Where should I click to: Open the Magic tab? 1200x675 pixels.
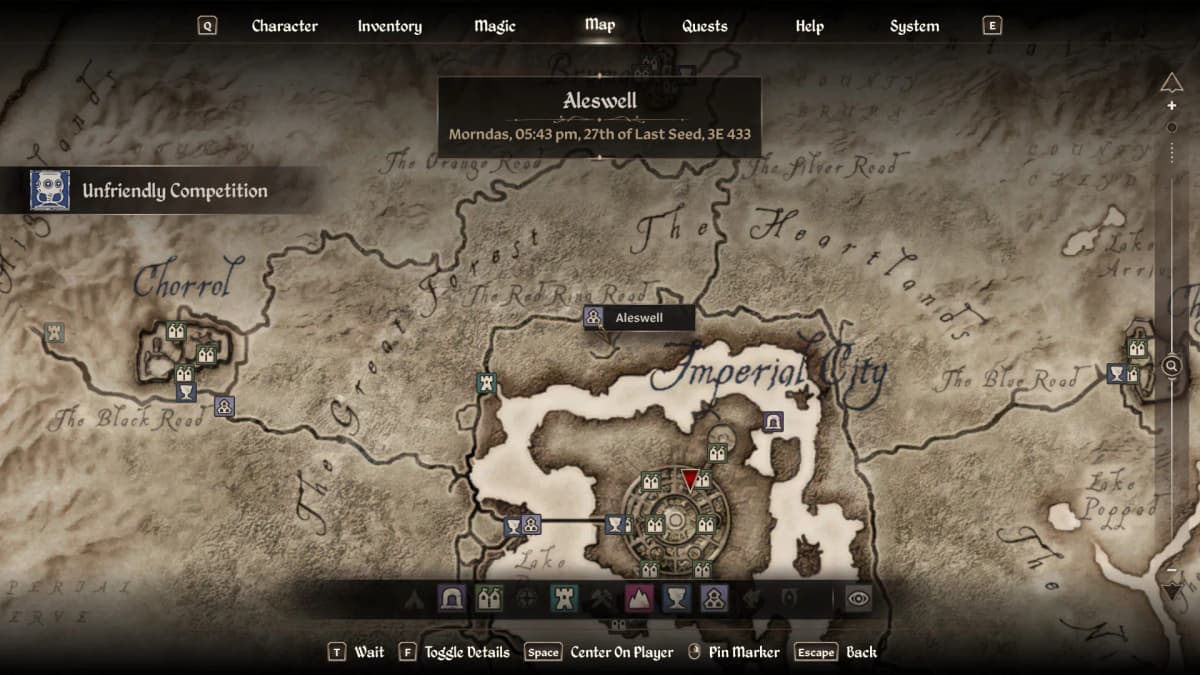[495, 26]
